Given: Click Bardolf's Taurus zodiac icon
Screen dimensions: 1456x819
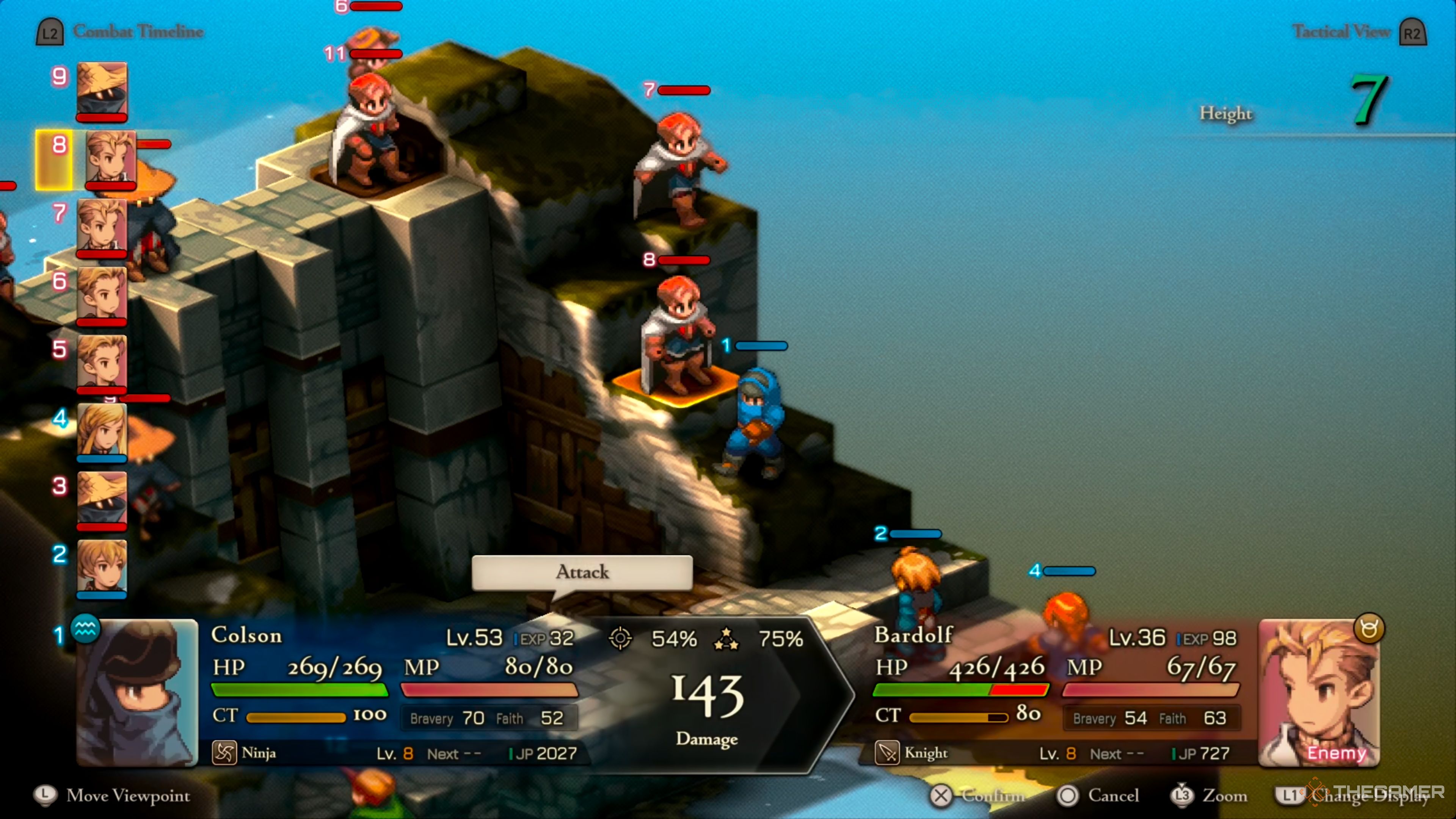Looking at the screenshot, I should point(1369,628).
